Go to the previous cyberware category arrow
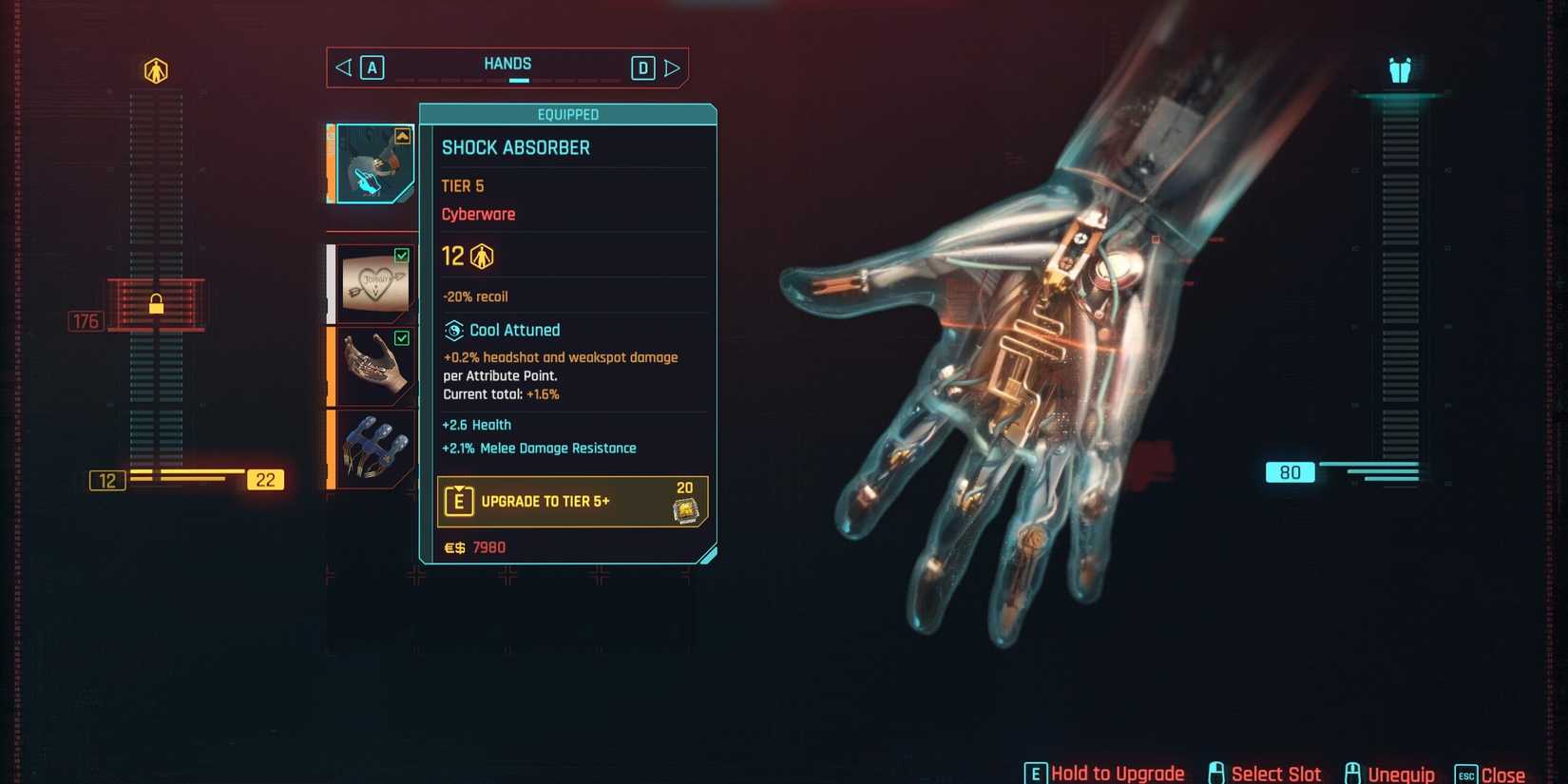 coord(344,67)
